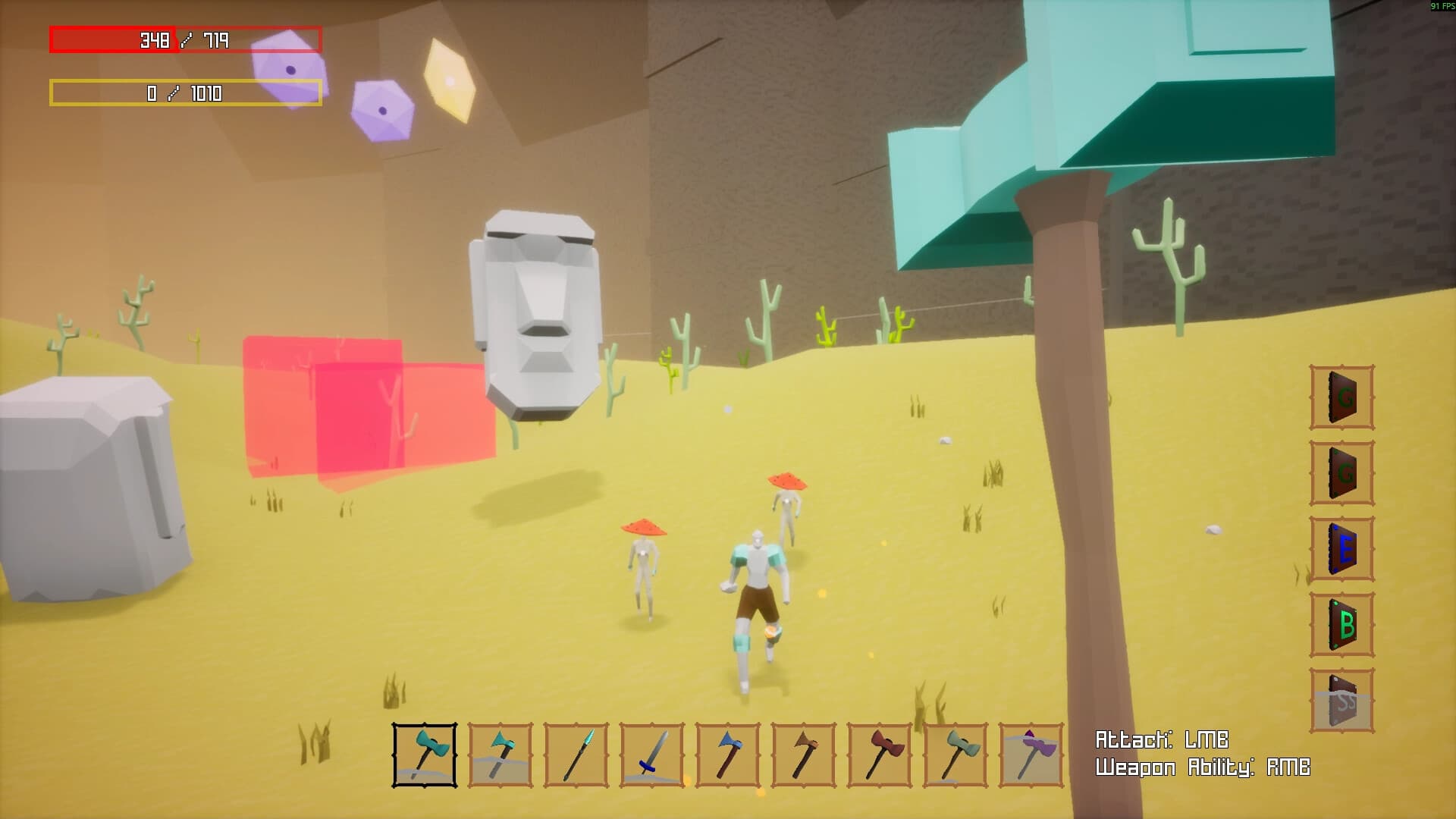Click the 91 FPS counter
The height and width of the screenshot is (819, 1456).
point(1439,5)
